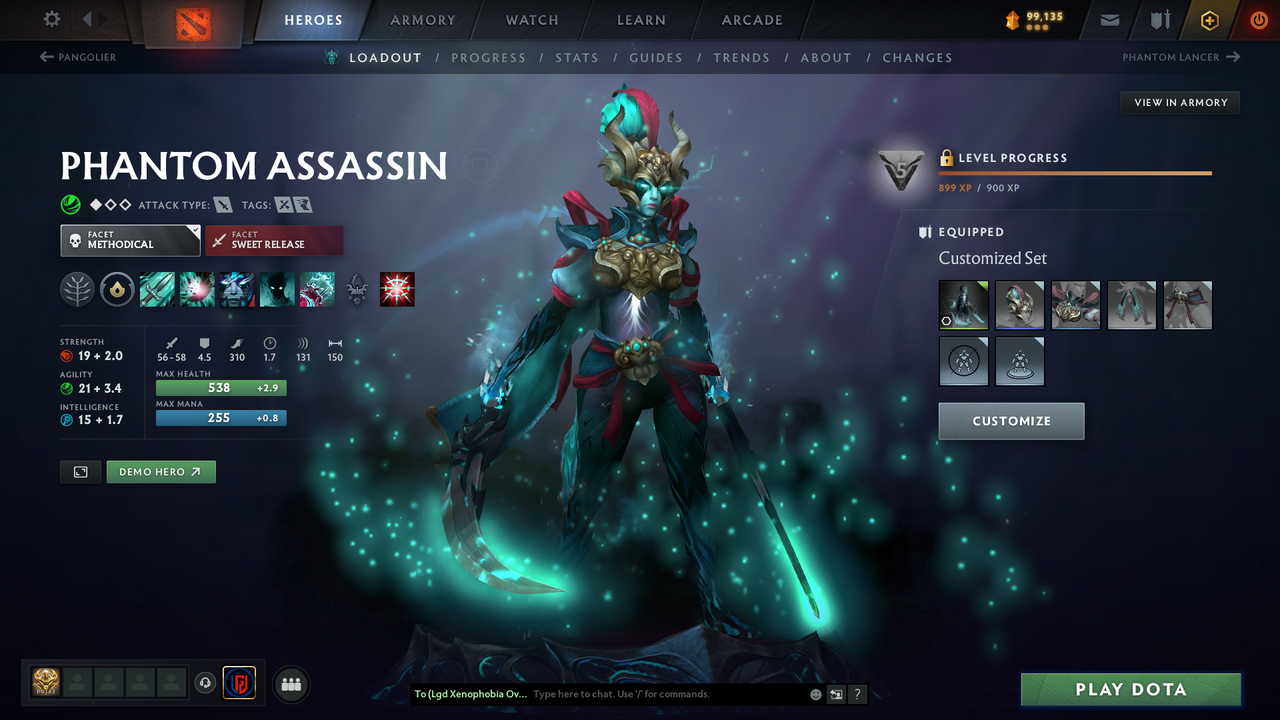Click the Aghanim's Scepter upgrade icon
The width and height of the screenshot is (1280, 720).
point(357,289)
